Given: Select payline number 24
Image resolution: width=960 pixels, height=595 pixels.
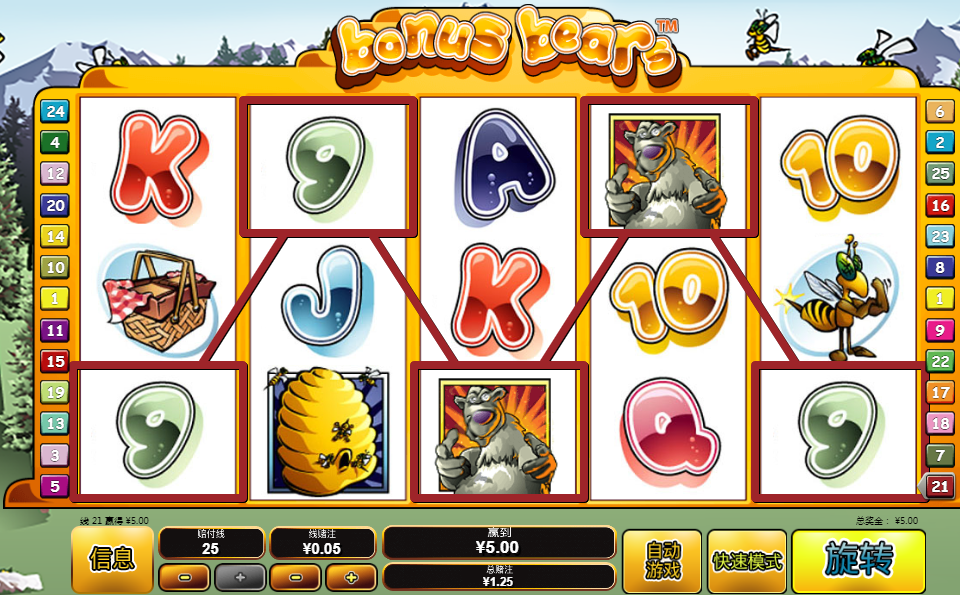Looking at the screenshot, I should point(54,111).
